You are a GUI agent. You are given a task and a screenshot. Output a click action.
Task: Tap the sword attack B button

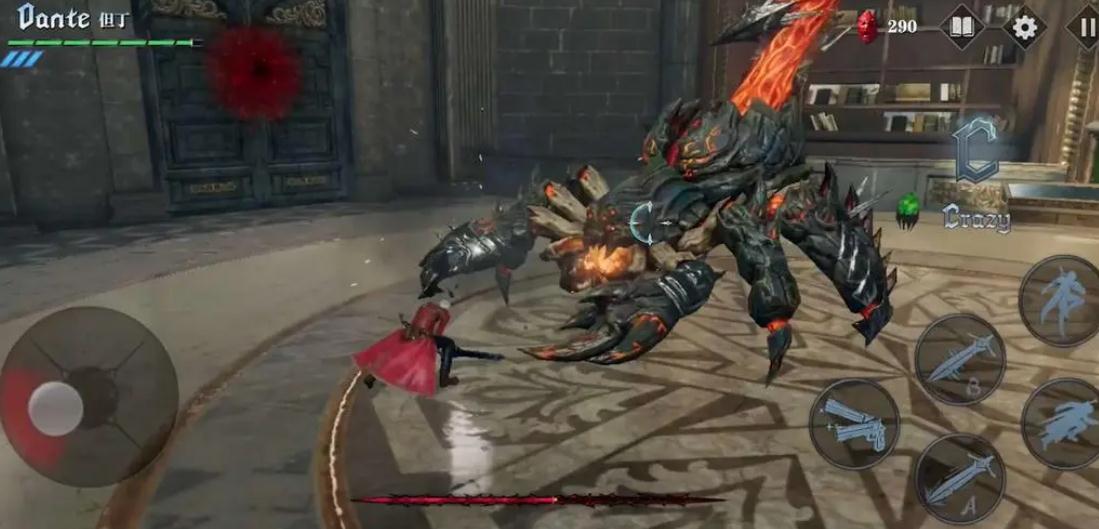click(x=959, y=360)
